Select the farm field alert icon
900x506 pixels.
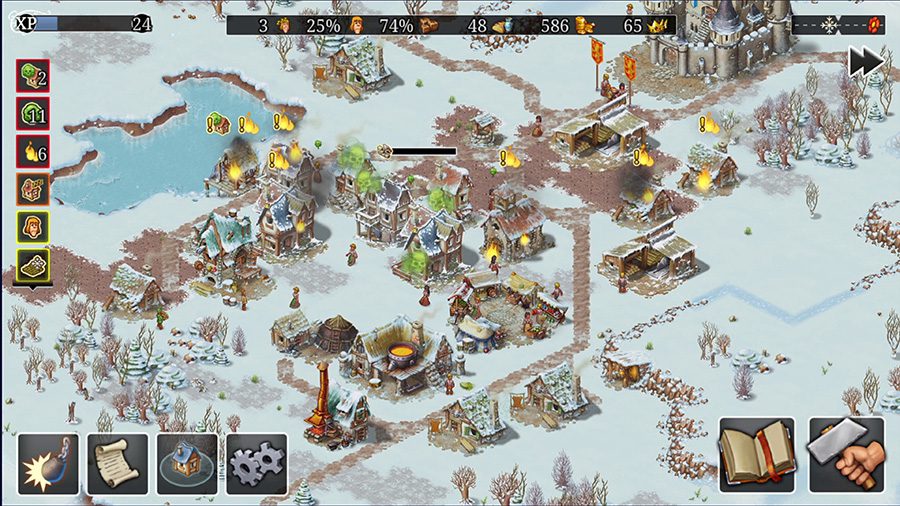[33, 266]
